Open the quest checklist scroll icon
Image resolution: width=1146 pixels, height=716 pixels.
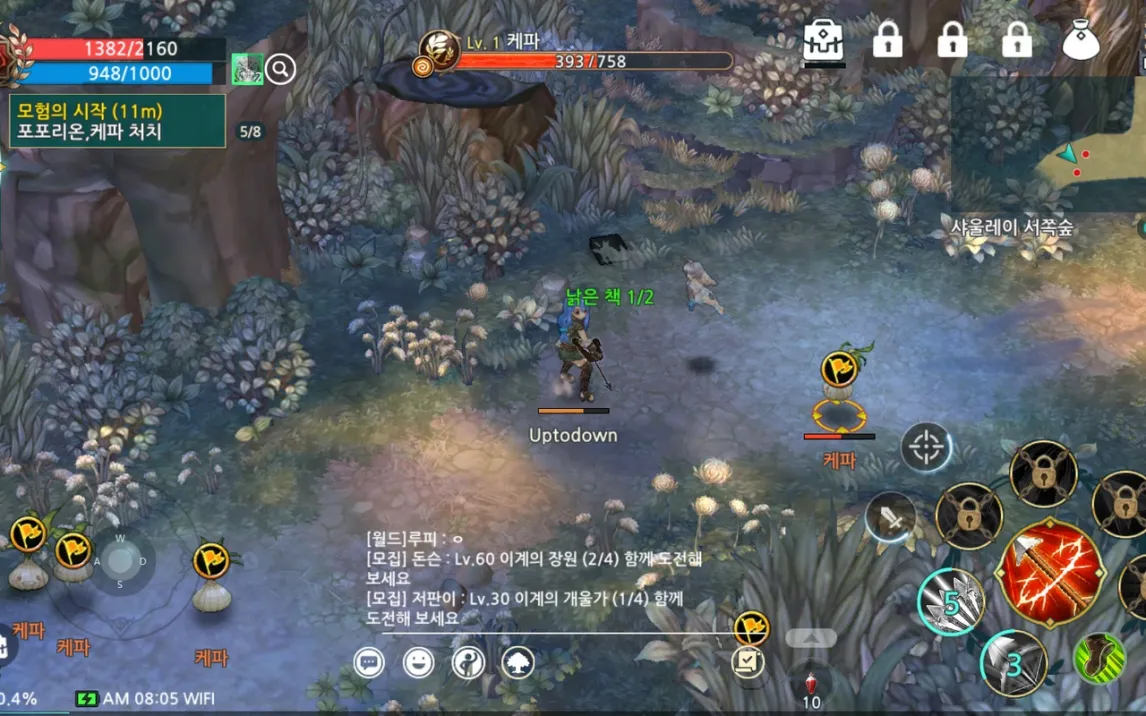(x=747, y=662)
